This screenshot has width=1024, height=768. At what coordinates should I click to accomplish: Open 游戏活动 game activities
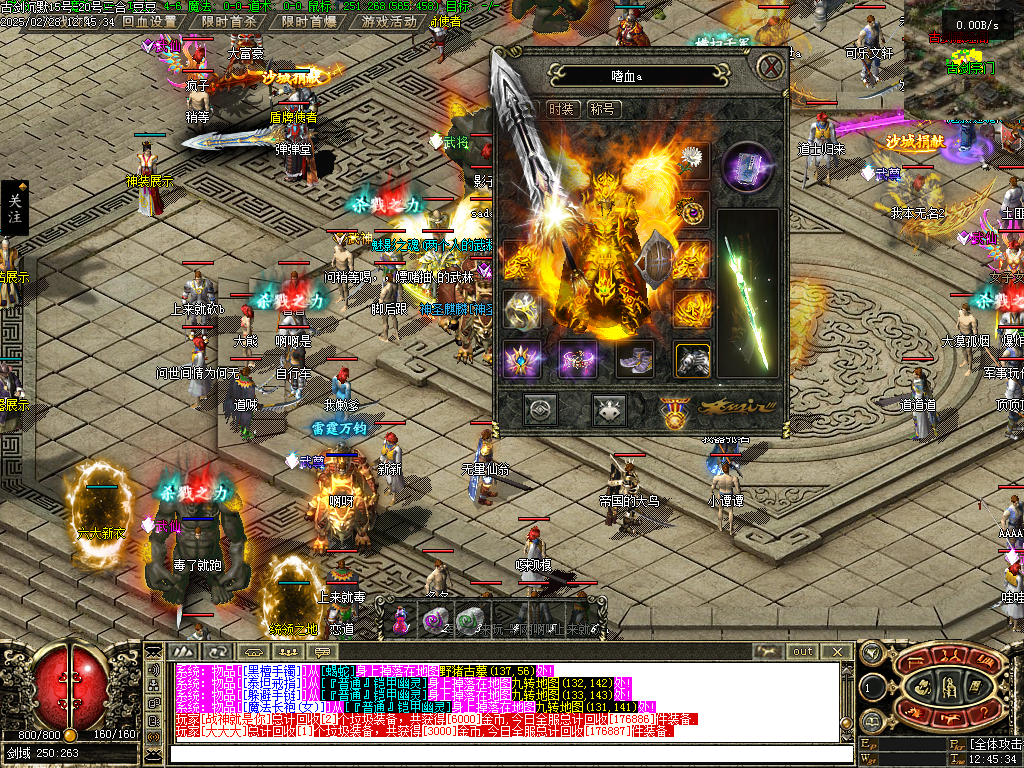[389, 22]
